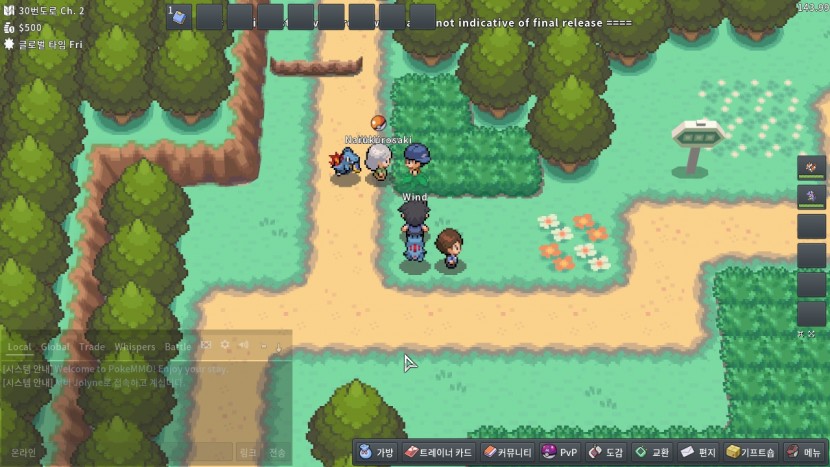Screen dimensions: 830x467
Task: Switch to the Local chat tab
Action: coord(19,347)
